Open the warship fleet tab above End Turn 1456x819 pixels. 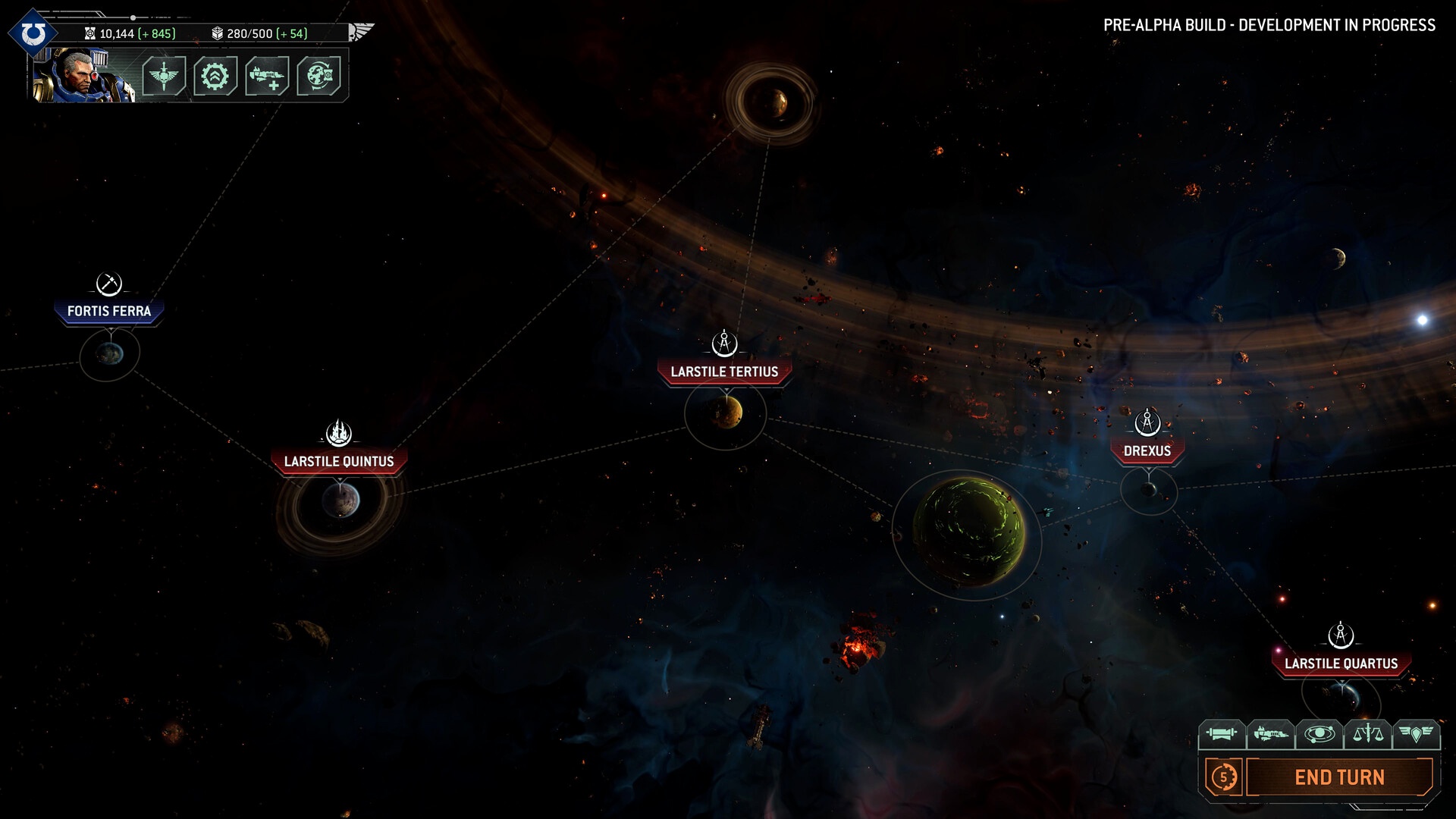1270,734
